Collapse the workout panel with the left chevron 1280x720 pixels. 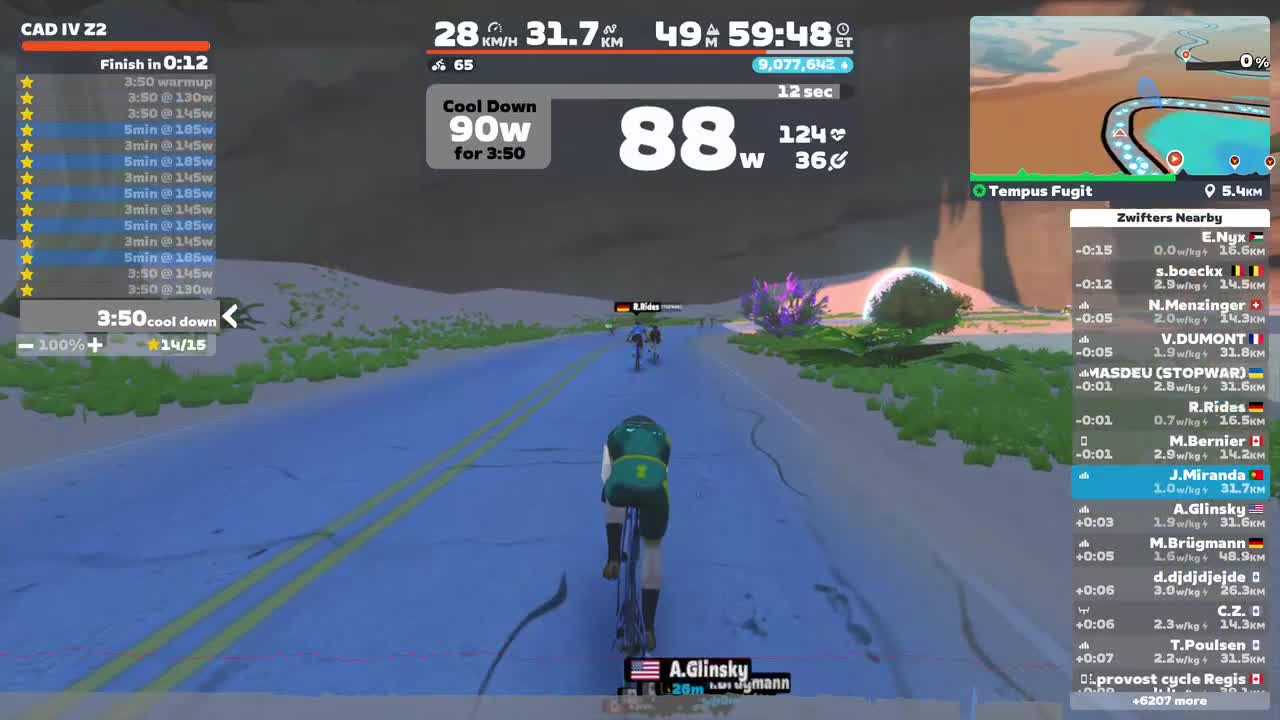point(230,317)
